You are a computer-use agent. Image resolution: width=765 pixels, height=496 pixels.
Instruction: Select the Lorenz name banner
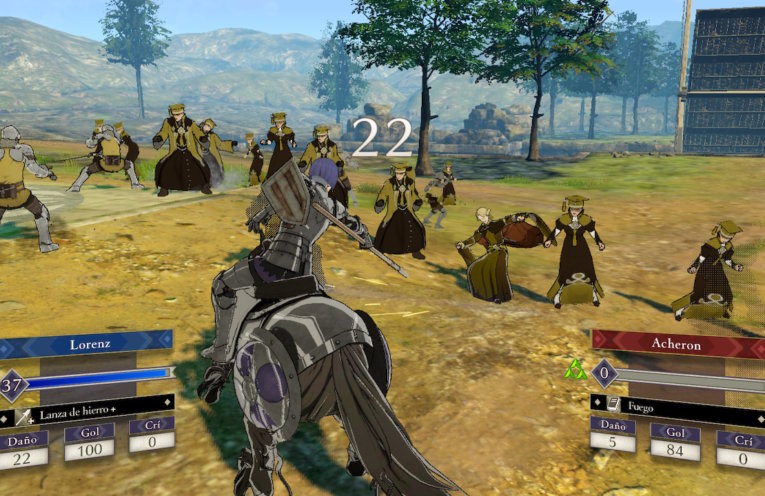coord(88,344)
